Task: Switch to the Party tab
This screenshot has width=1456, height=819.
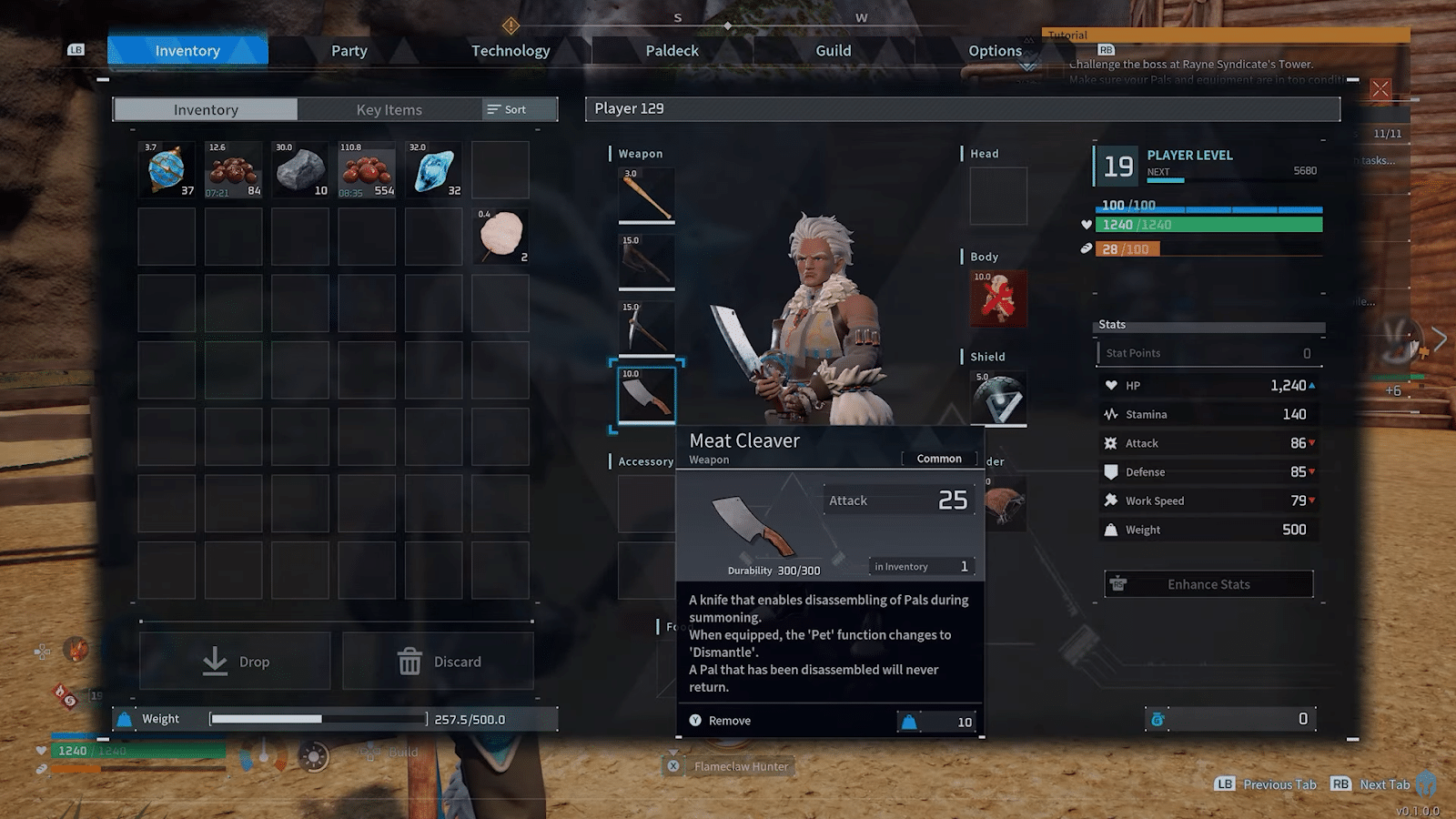Action: [349, 51]
